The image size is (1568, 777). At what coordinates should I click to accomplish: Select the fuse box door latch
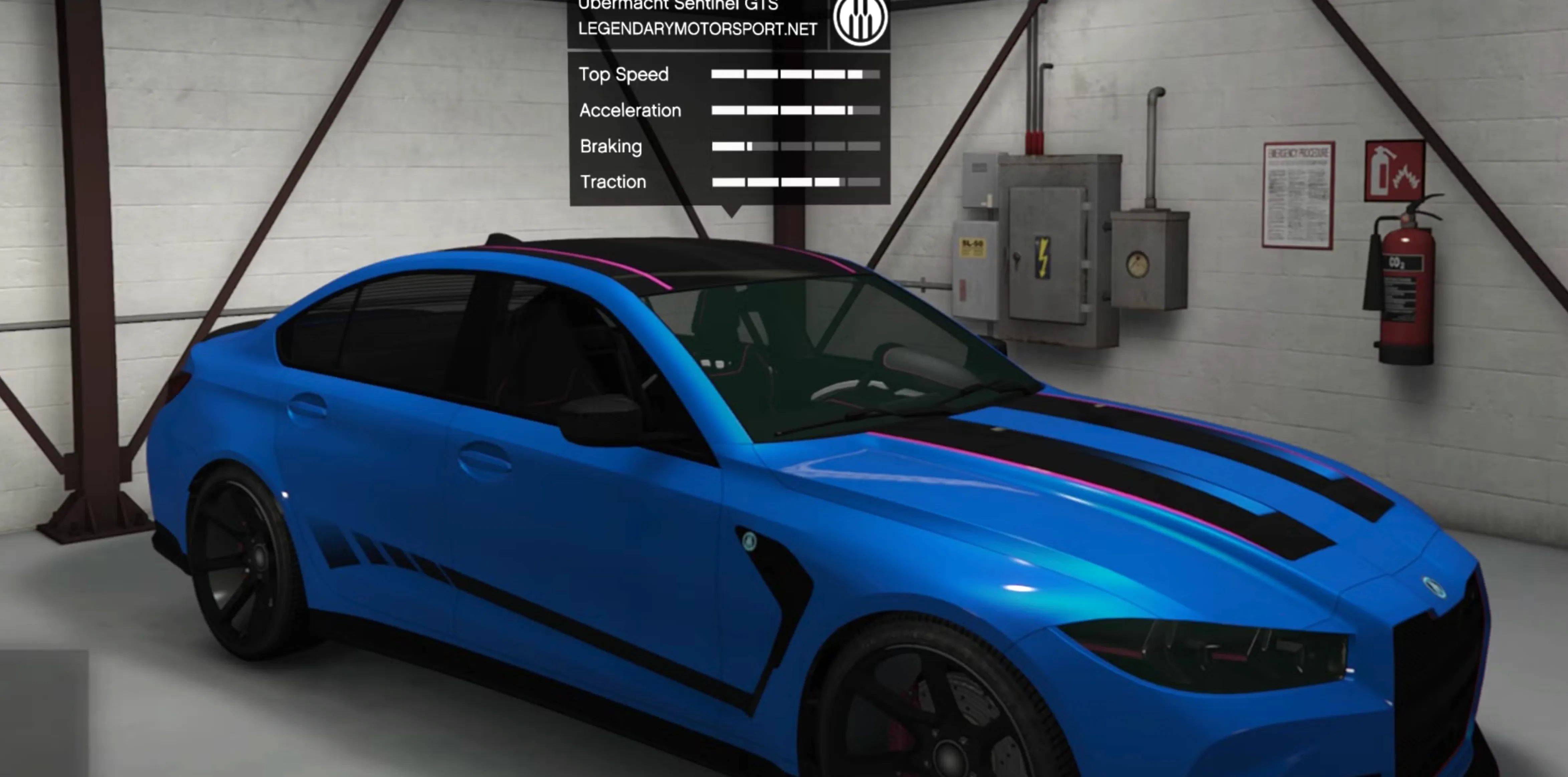point(1016,257)
